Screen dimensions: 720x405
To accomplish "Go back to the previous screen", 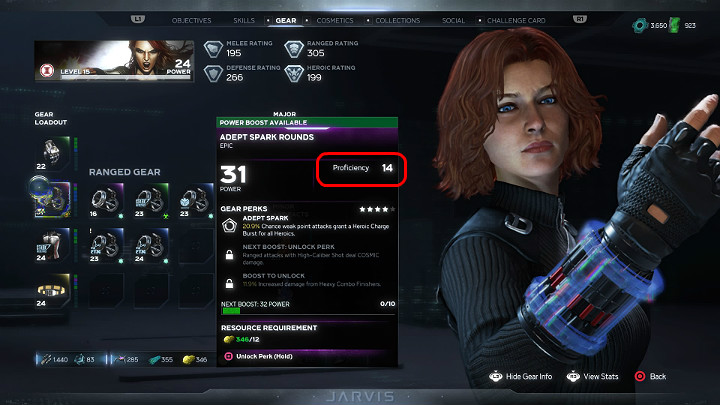I will [x=651, y=377].
